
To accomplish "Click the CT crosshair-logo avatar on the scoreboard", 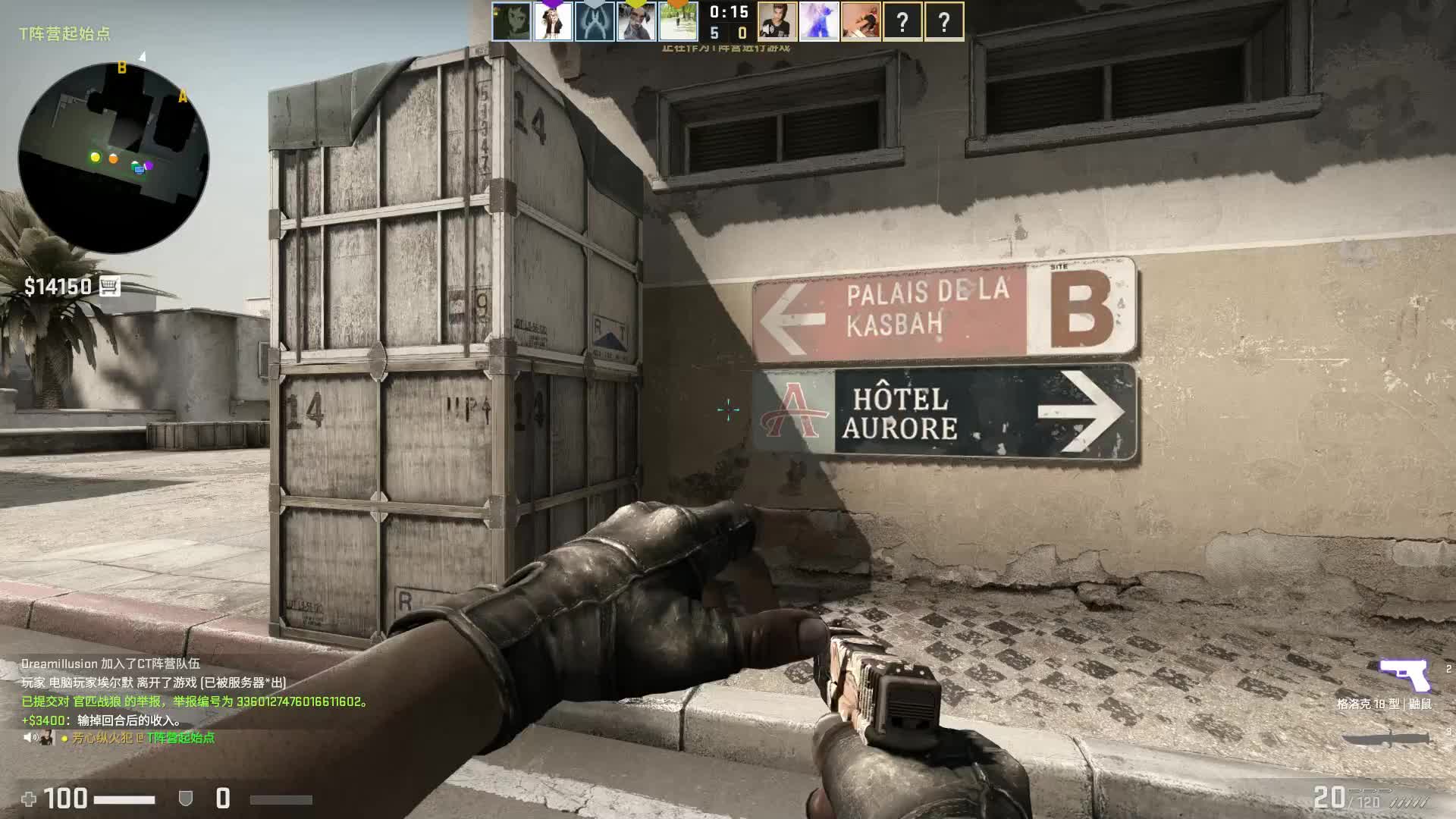I will click(x=595, y=20).
